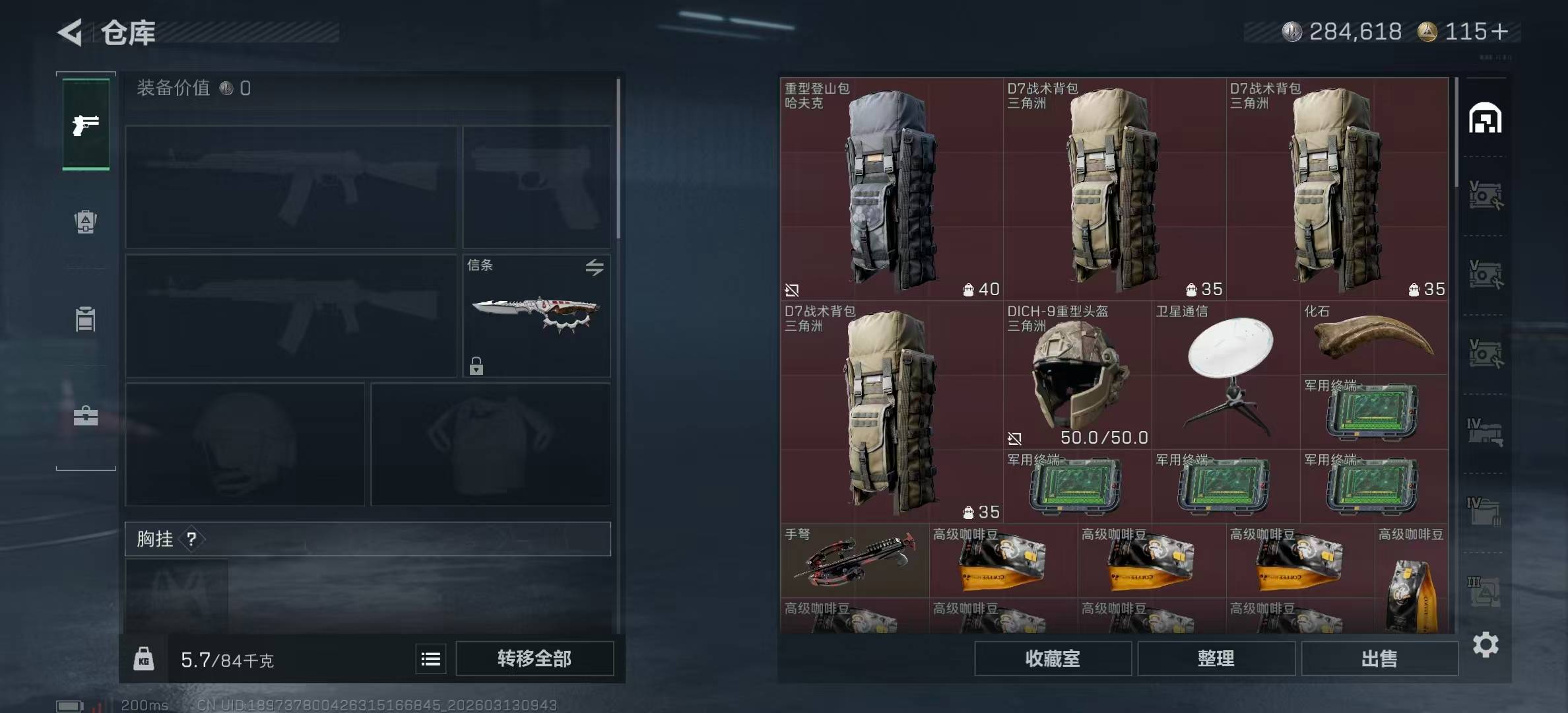Swap the melee weapon via arrows icon
Viewport: 1568px width, 713px height.
click(x=594, y=267)
